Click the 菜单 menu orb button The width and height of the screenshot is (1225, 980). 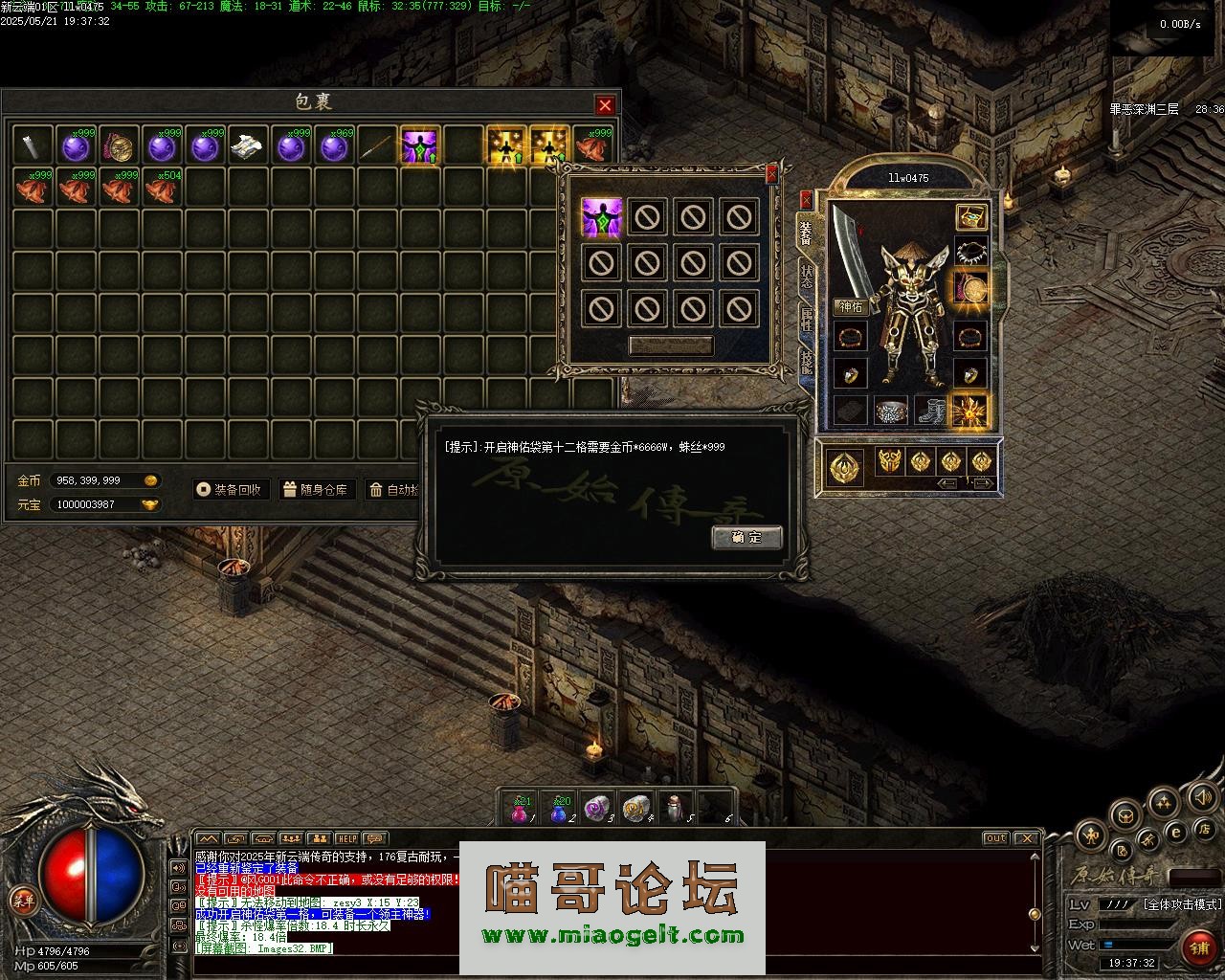click(x=21, y=900)
